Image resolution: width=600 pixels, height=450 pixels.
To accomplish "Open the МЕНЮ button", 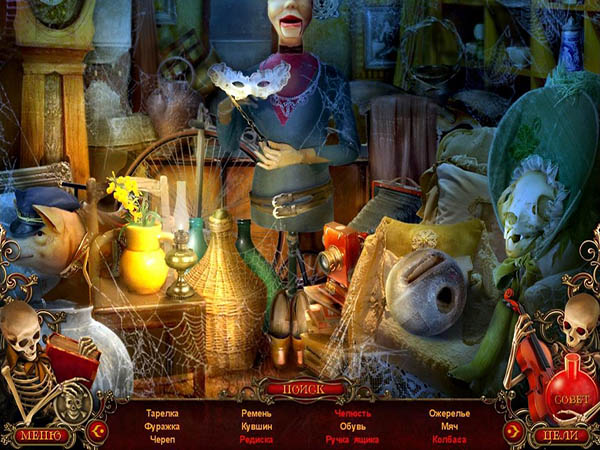I will point(41,436).
